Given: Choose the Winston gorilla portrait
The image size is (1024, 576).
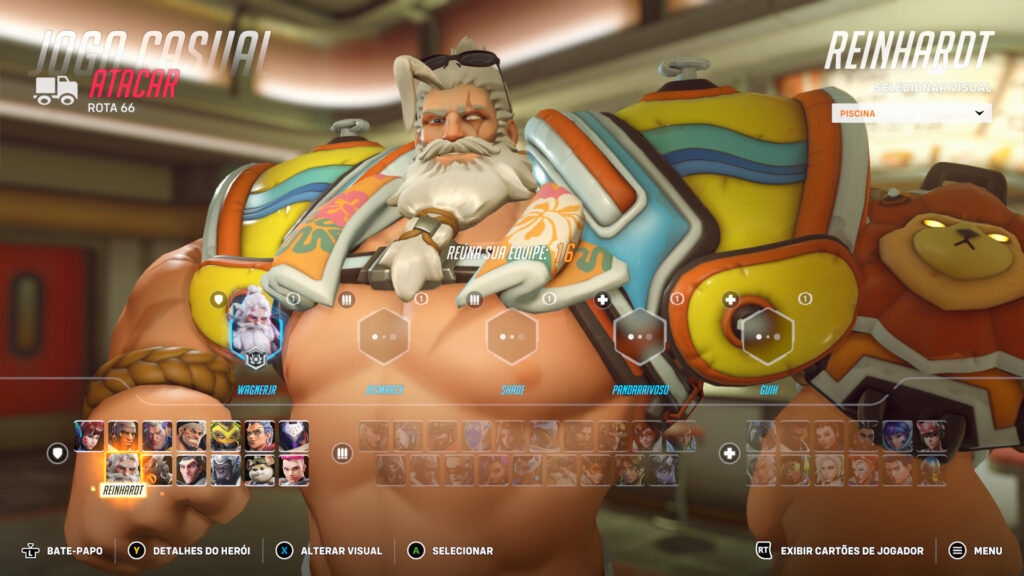Looking at the screenshot, I should pyautogui.click(x=225, y=469).
